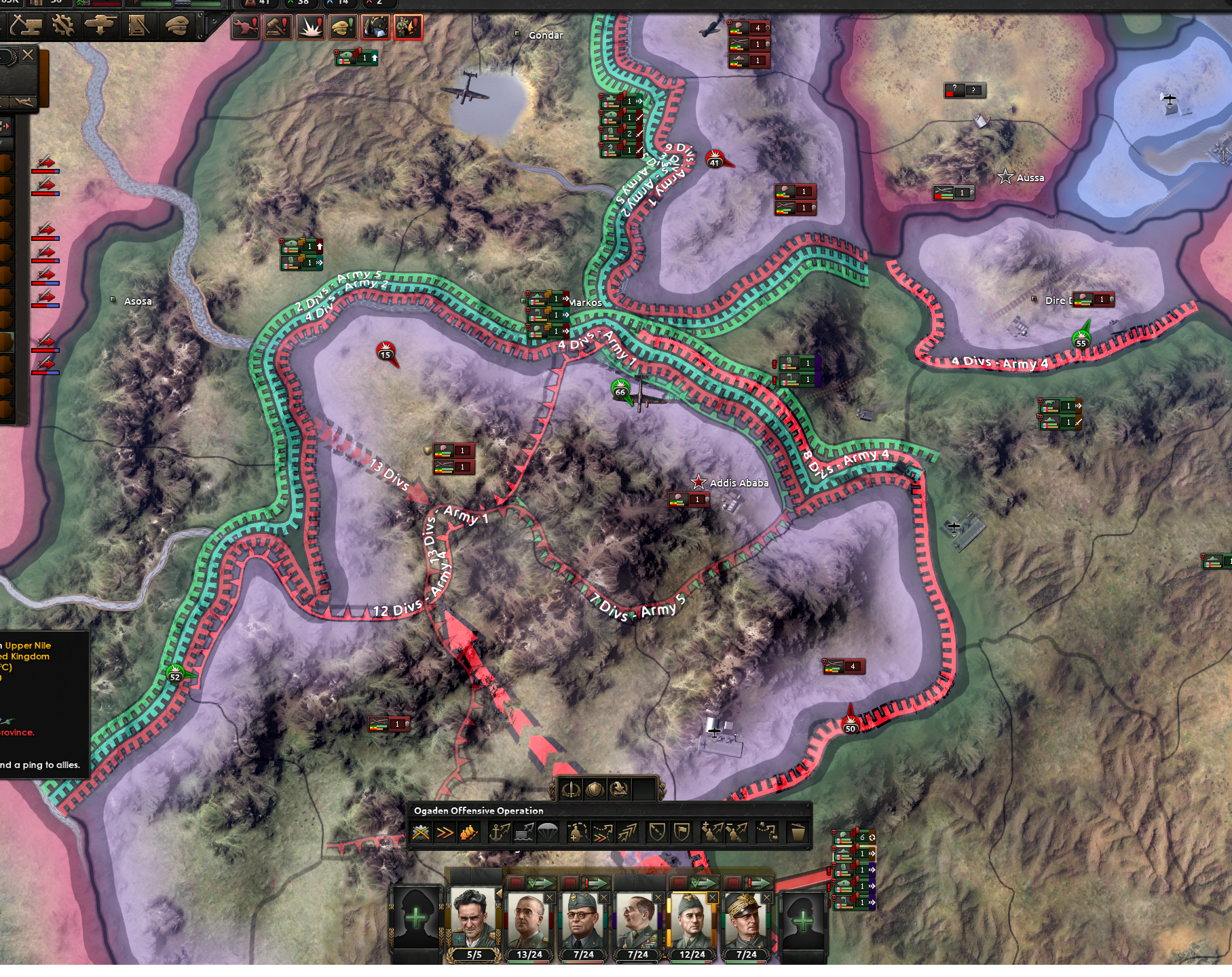Choose the fallback line shield order

point(656,832)
